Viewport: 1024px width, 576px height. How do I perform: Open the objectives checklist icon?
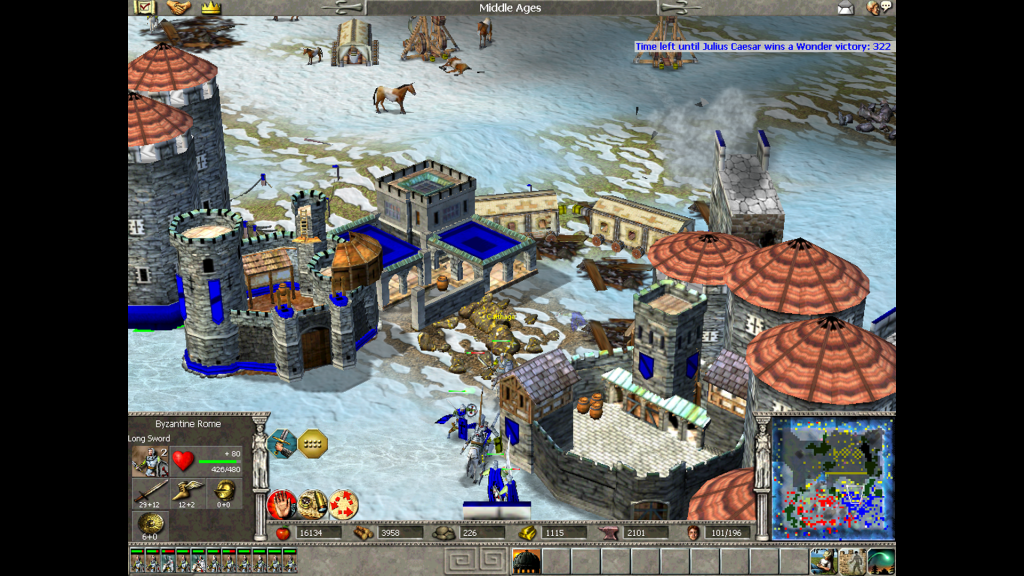tap(145, 7)
